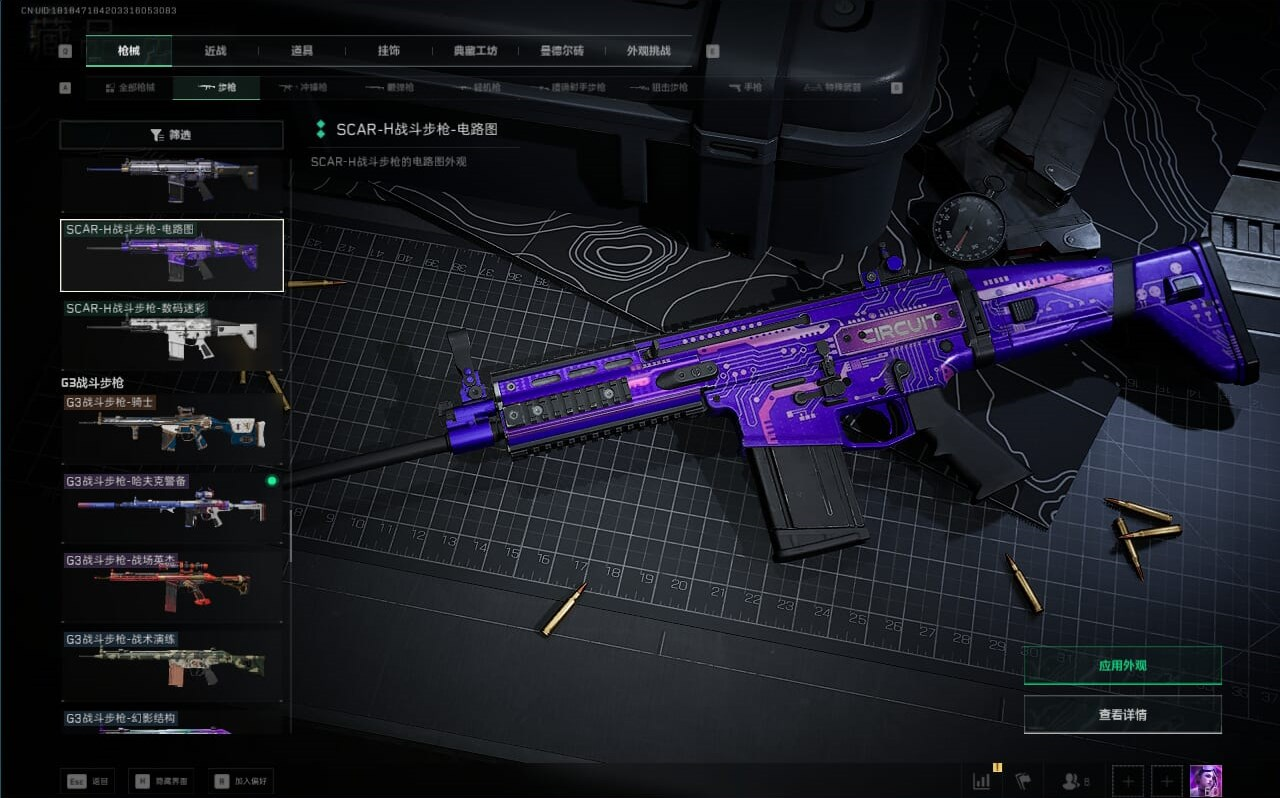Switch to the 近战 melee tab

coord(215,51)
